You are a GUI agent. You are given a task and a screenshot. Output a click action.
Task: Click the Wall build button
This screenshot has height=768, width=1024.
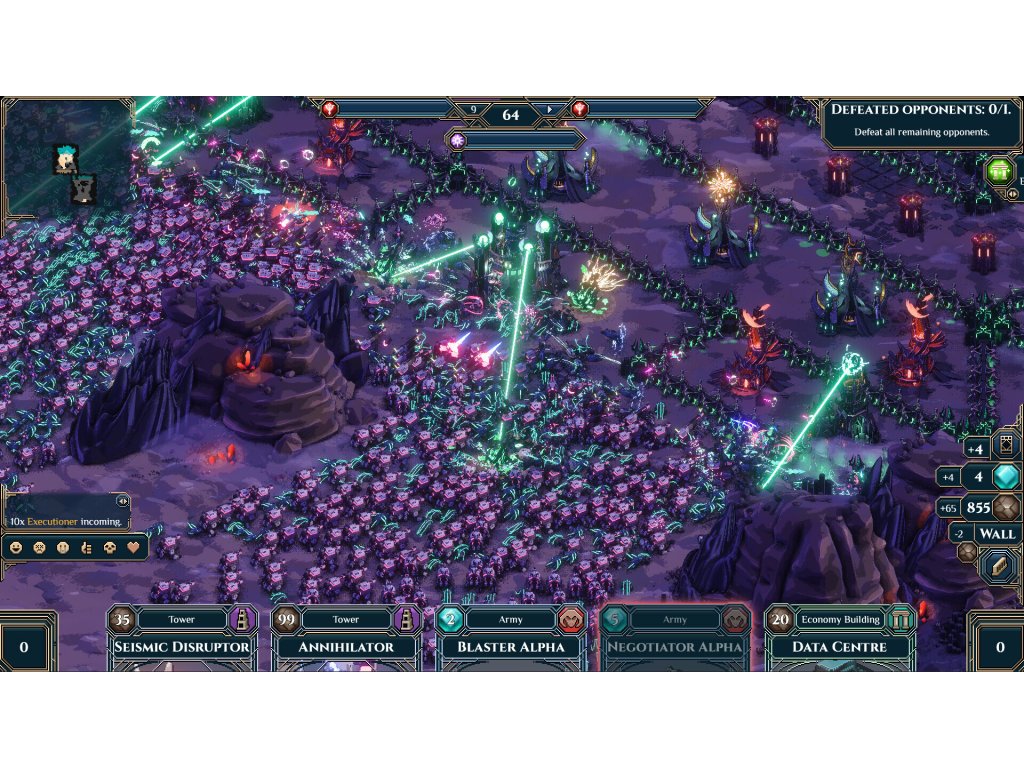(995, 533)
